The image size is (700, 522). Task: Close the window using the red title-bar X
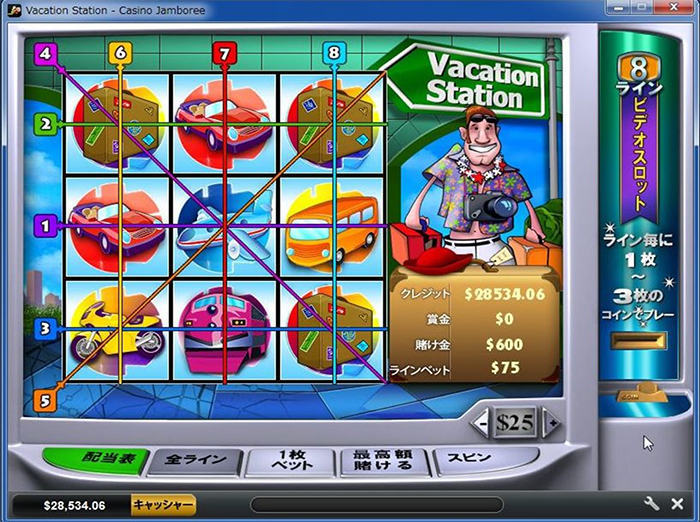tap(675, 9)
